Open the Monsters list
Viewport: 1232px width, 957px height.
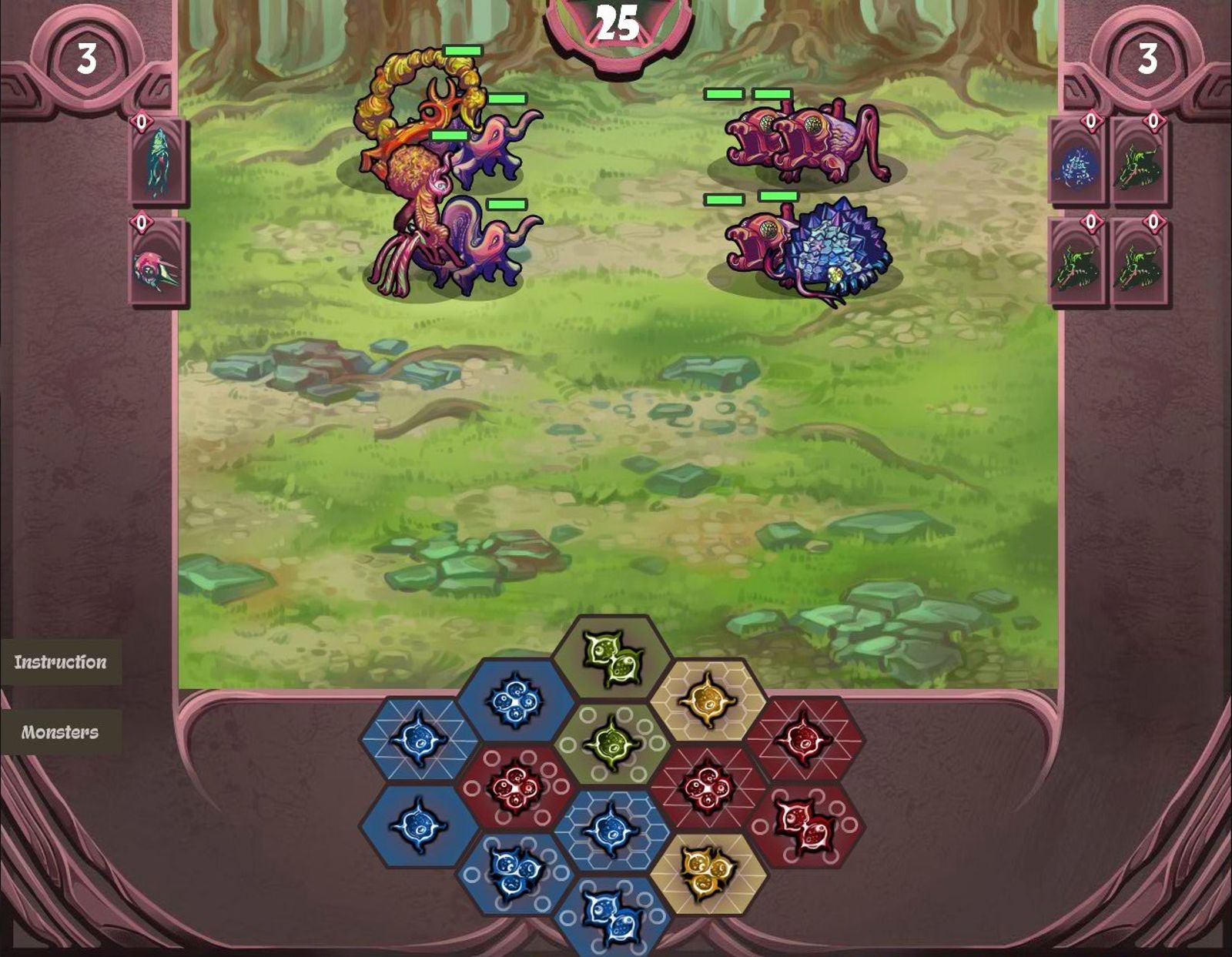pos(59,733)
